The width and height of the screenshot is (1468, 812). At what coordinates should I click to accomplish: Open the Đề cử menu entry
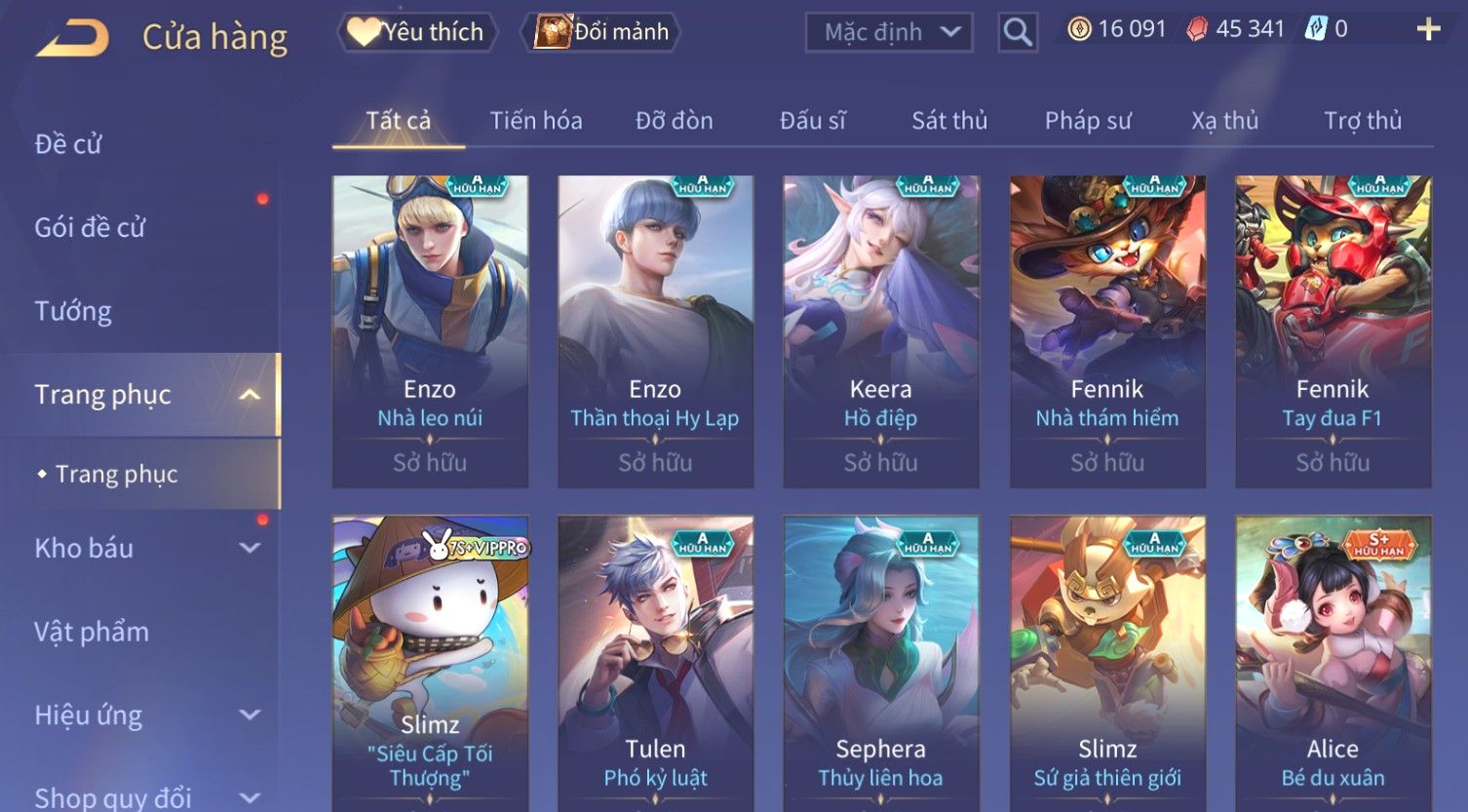pos(68,144)
